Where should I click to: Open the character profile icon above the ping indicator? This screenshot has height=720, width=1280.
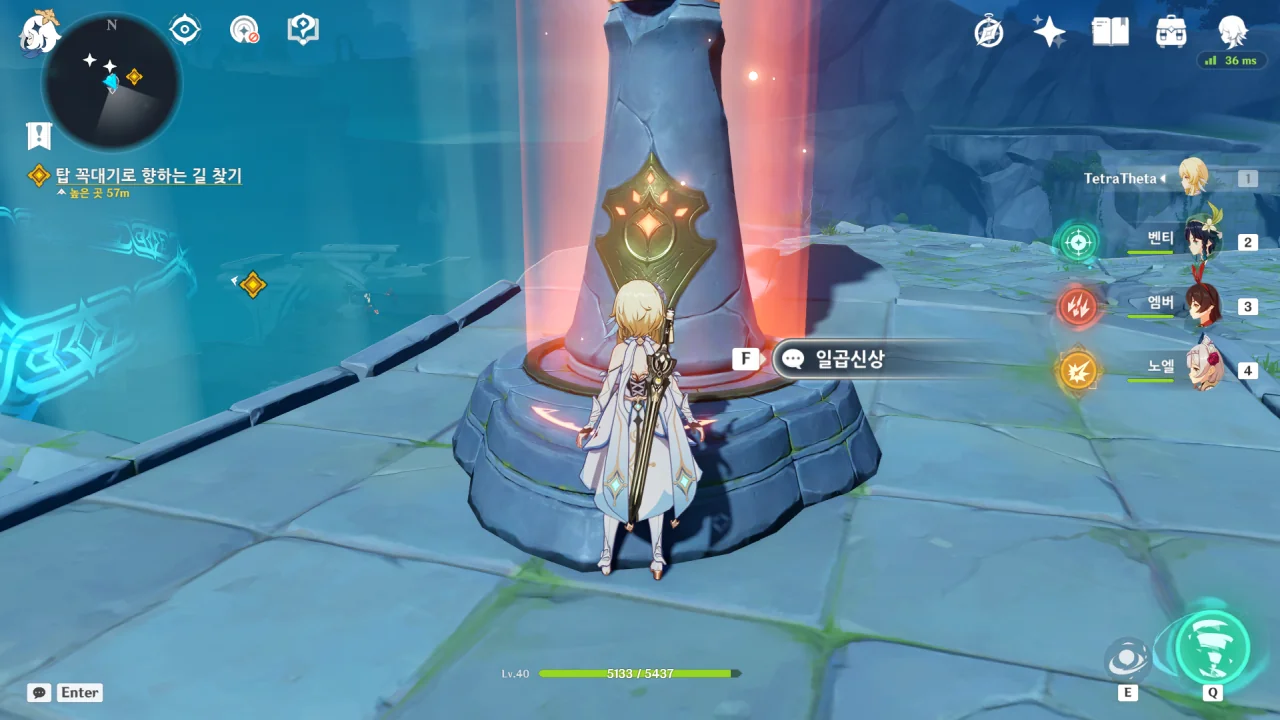click(x=1232, y=30)
